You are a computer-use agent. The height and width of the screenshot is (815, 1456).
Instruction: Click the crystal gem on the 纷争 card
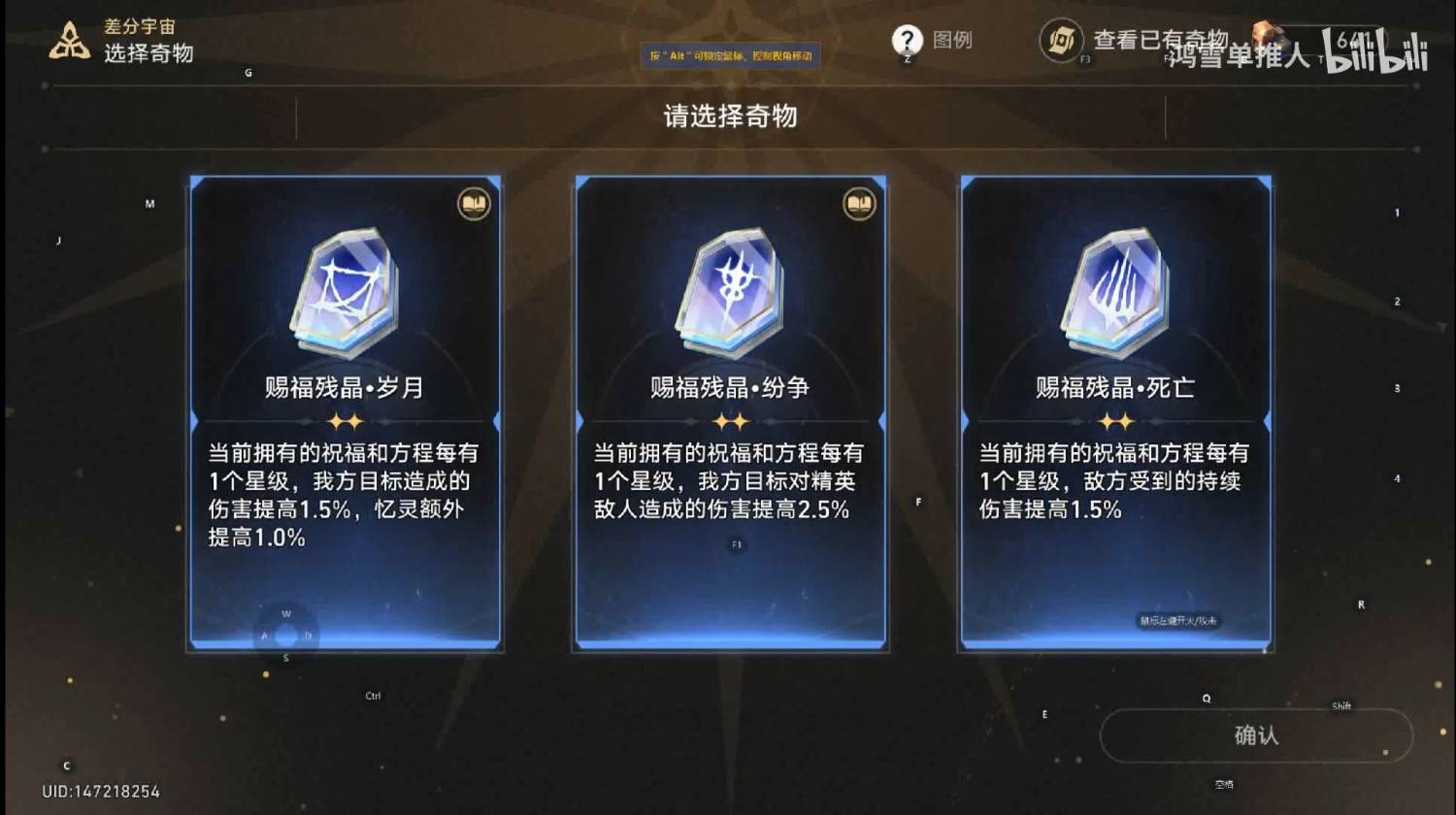[x=730, y=291]
